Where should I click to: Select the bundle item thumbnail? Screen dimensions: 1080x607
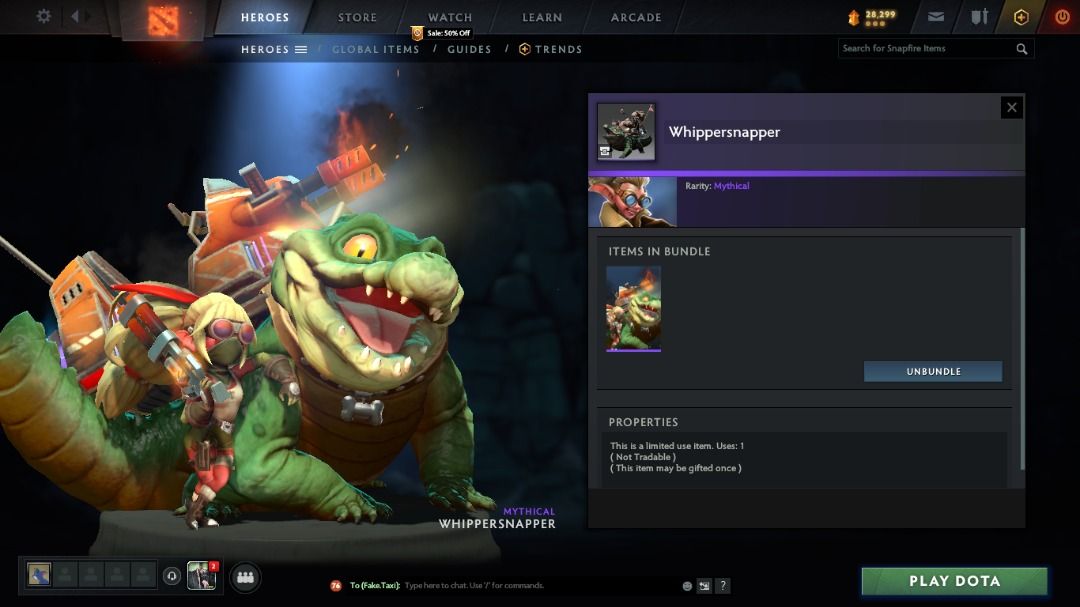(x=633, y=308)
